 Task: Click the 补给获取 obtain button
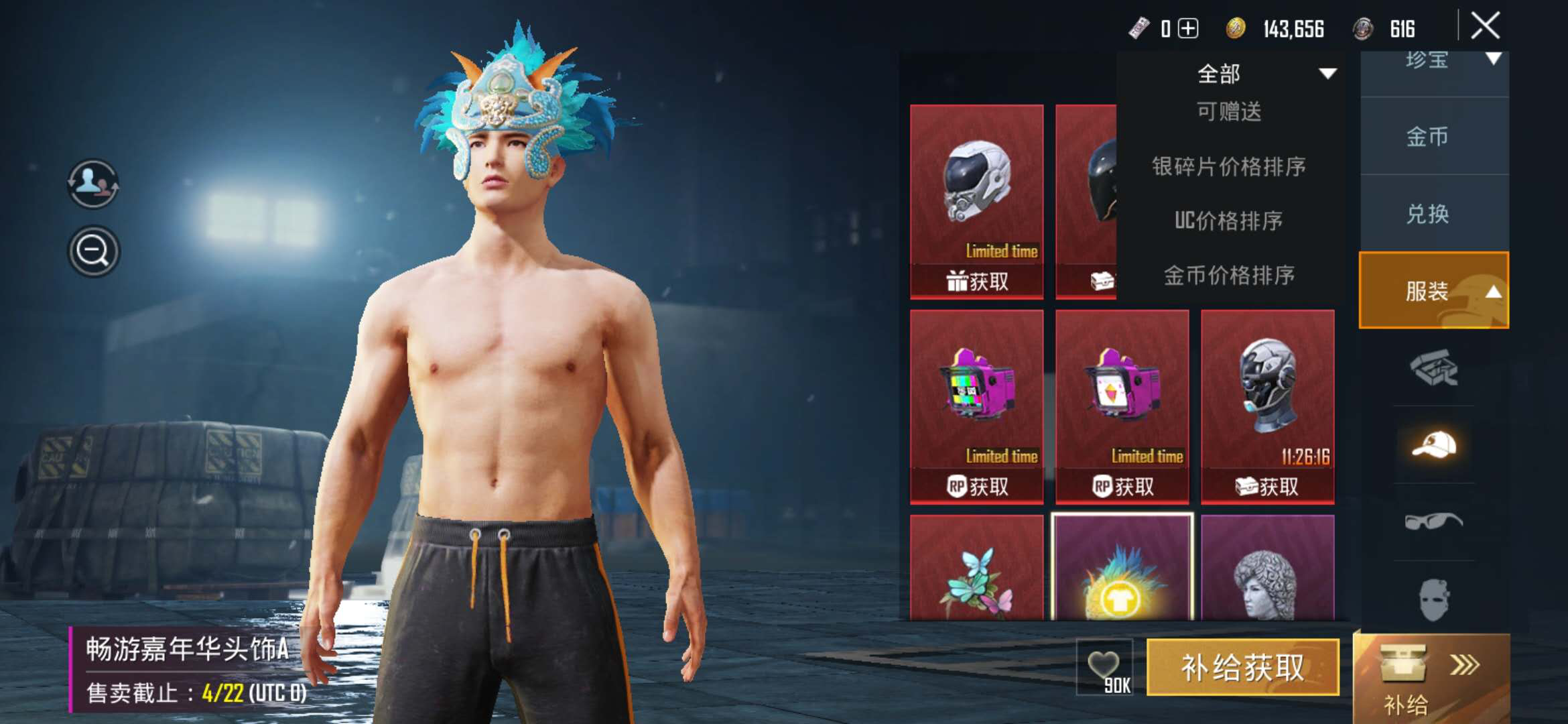coord(1243,668)
